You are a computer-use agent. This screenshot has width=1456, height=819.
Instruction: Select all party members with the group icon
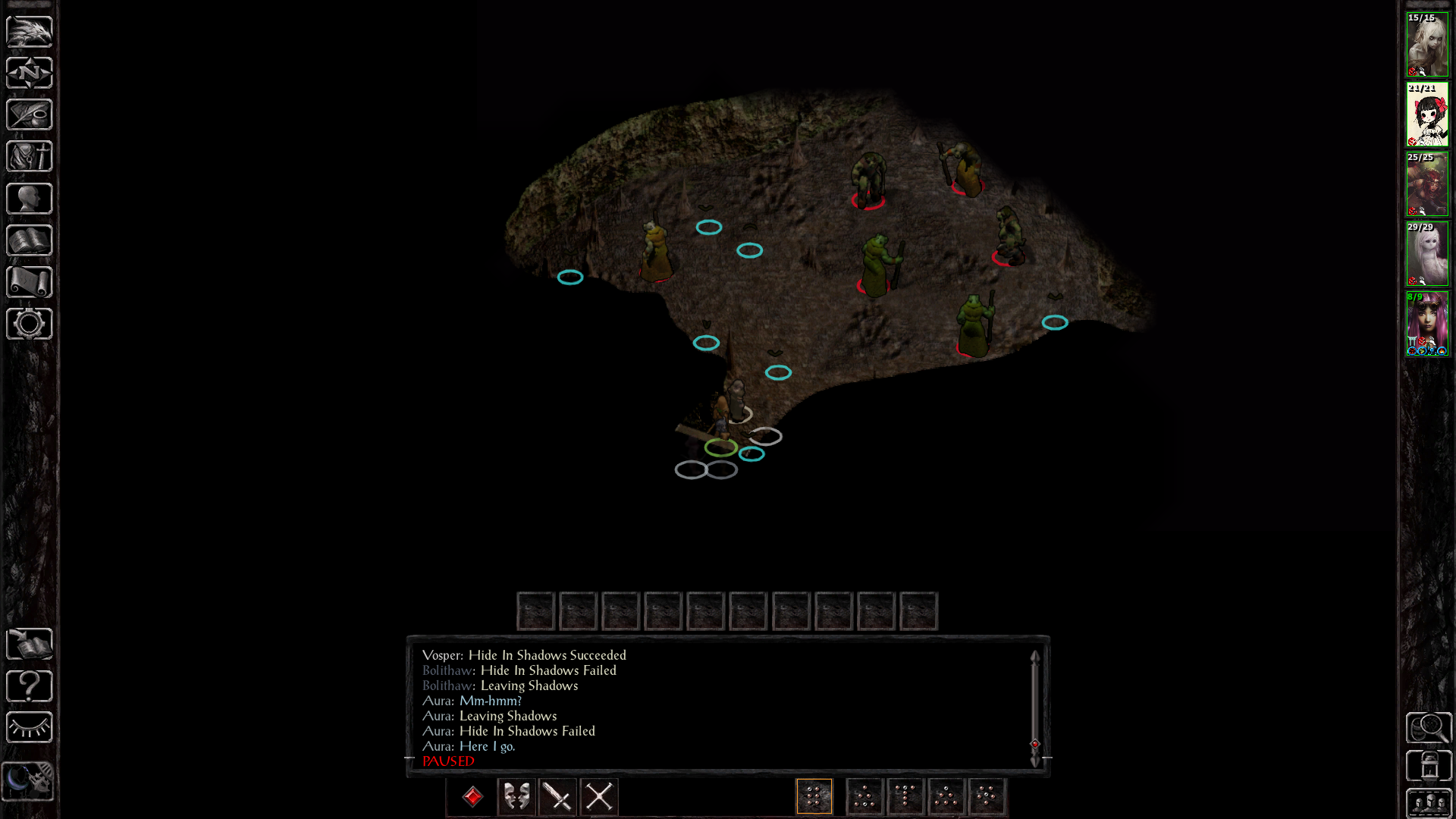tap(1429, 802)
